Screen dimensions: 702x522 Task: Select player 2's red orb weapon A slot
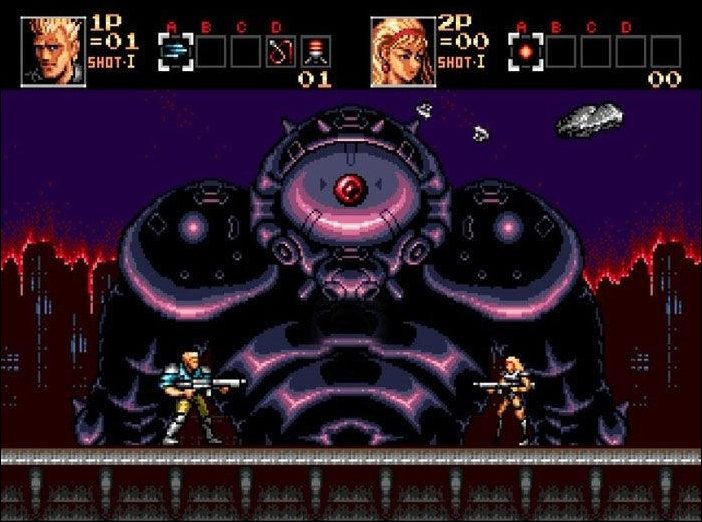(x=524, y=50)
